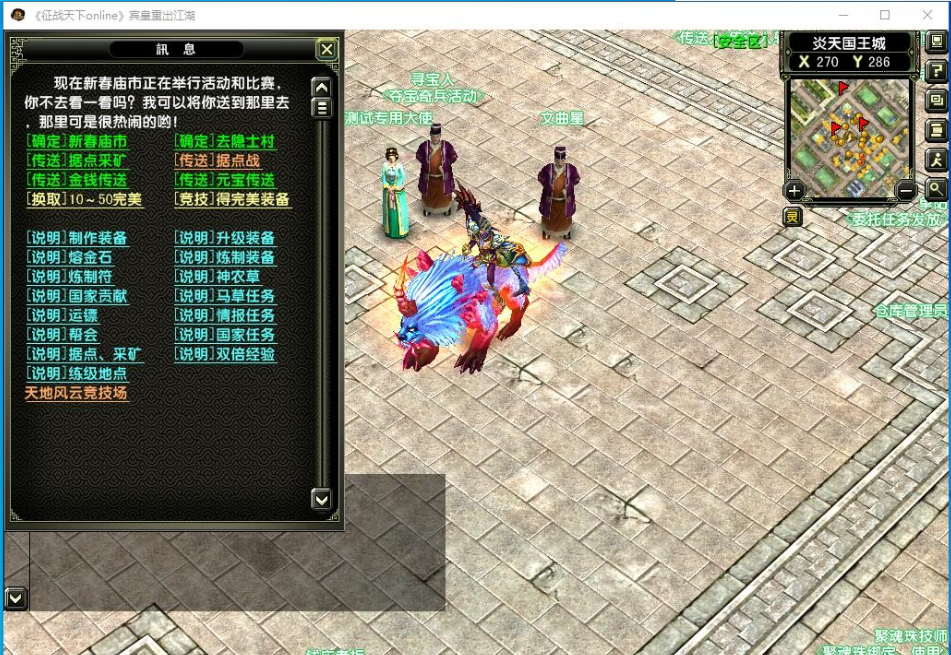951x655 pixels.
Task: Zoom out the minimap with the minus button
Action: 906,190
